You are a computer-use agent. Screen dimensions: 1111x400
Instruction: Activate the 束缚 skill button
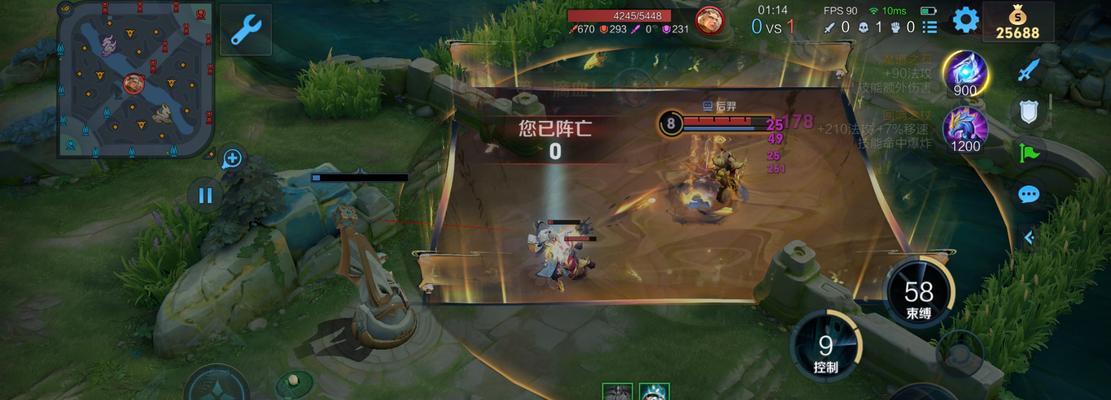[x=918, y=295]
